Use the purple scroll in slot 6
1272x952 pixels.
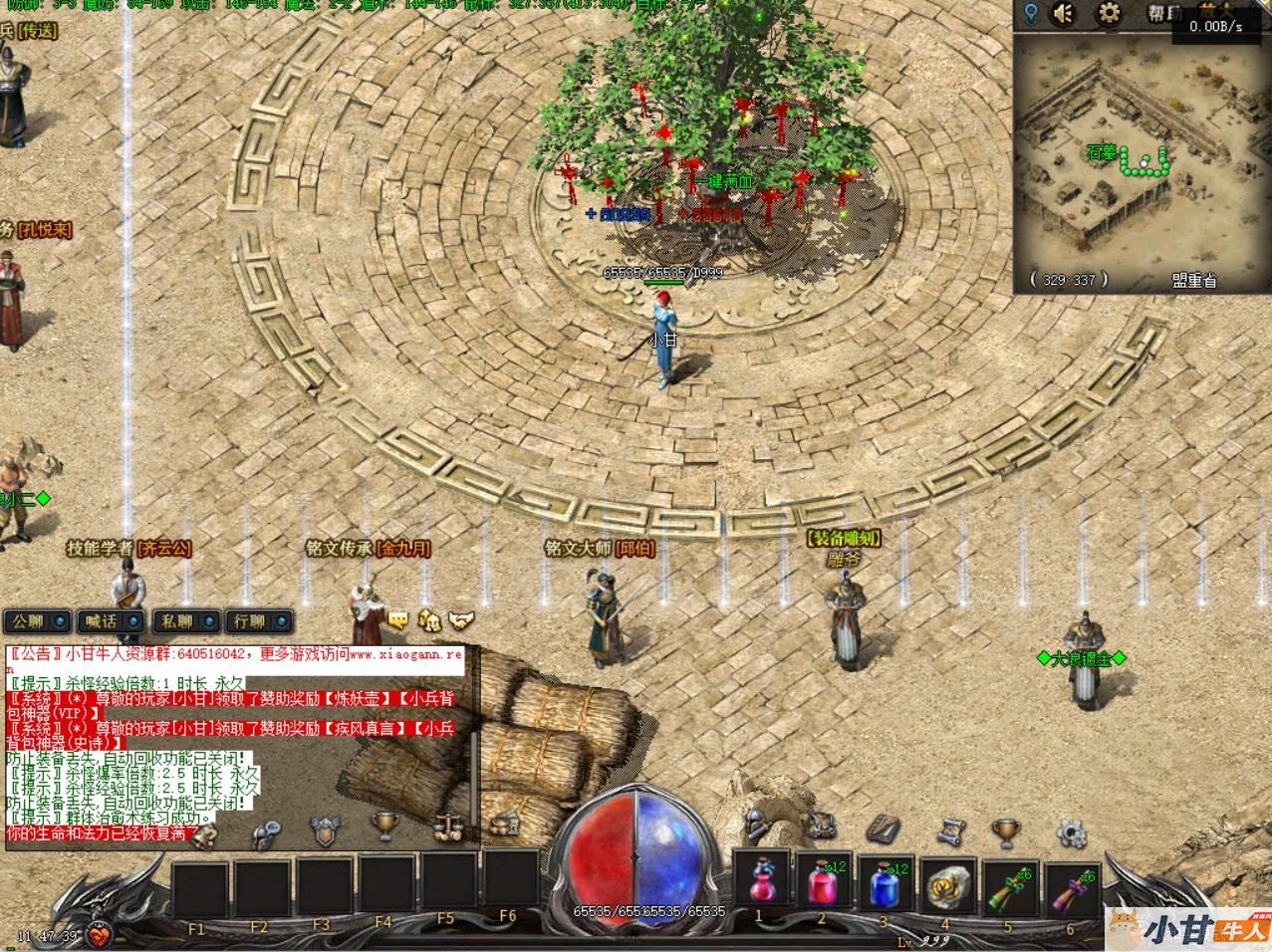pos(1070,880)
